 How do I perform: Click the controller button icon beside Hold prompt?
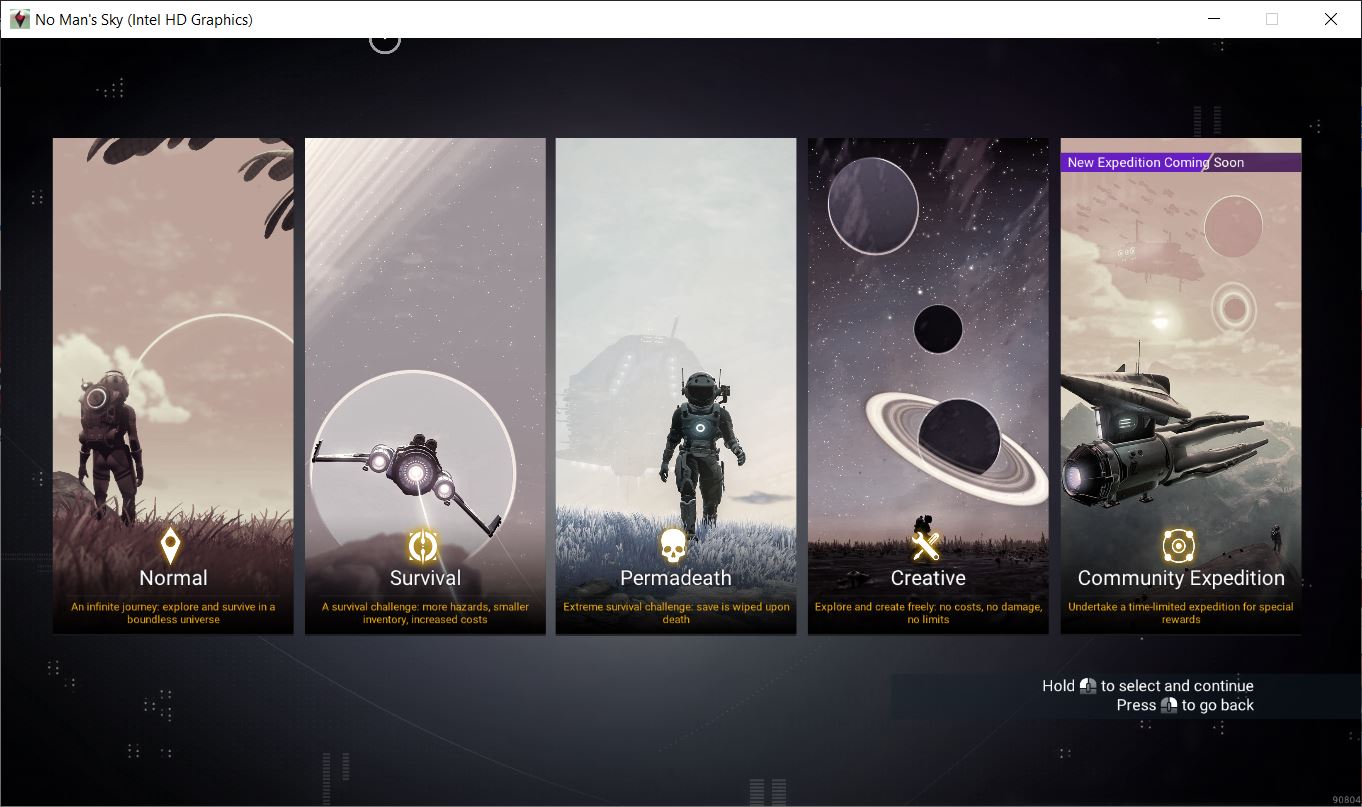(x=1086, y=686)
